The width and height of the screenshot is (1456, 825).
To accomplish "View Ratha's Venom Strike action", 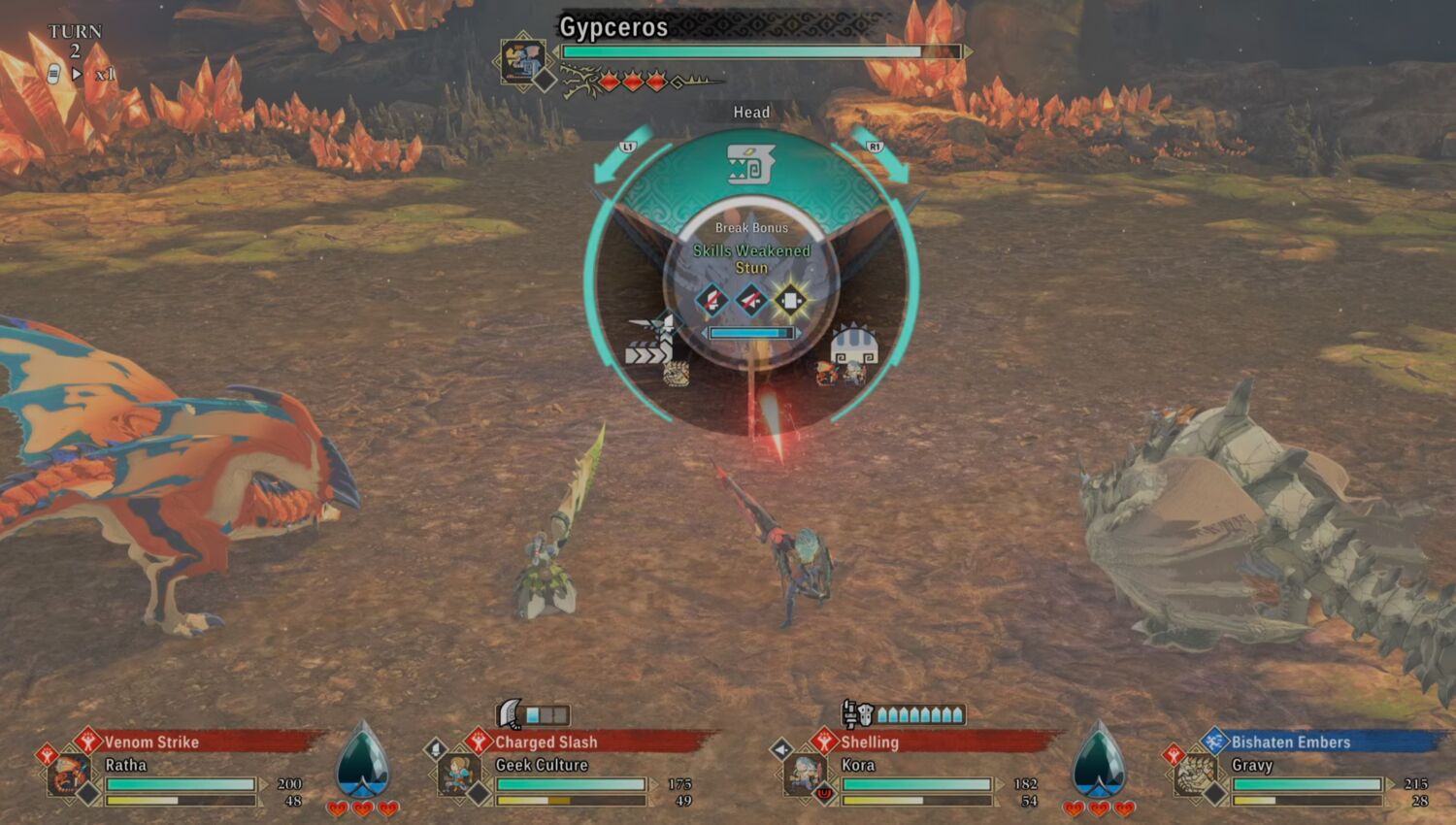I will [x=151, y=742].
